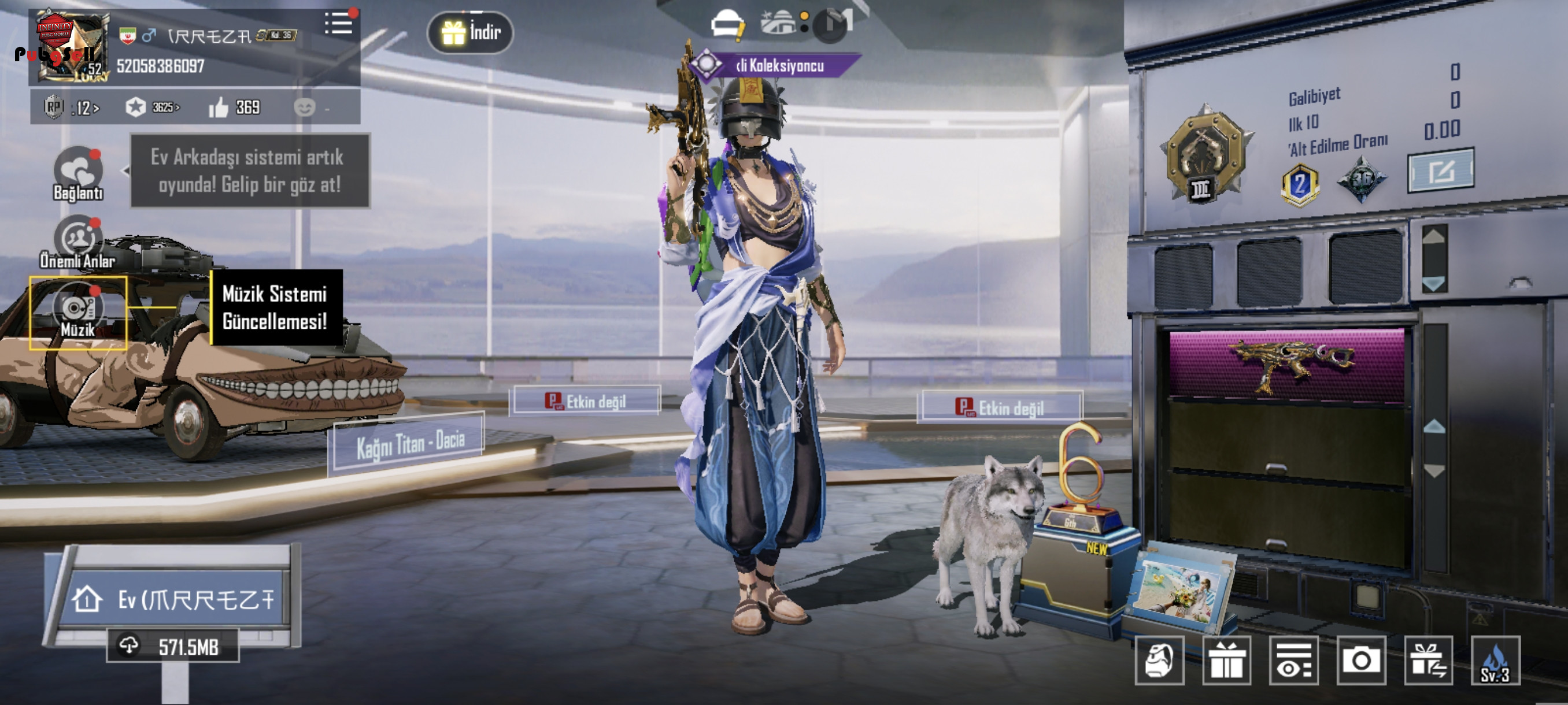
Task: Open the popularity star 3625 counter
Action: 152,107
